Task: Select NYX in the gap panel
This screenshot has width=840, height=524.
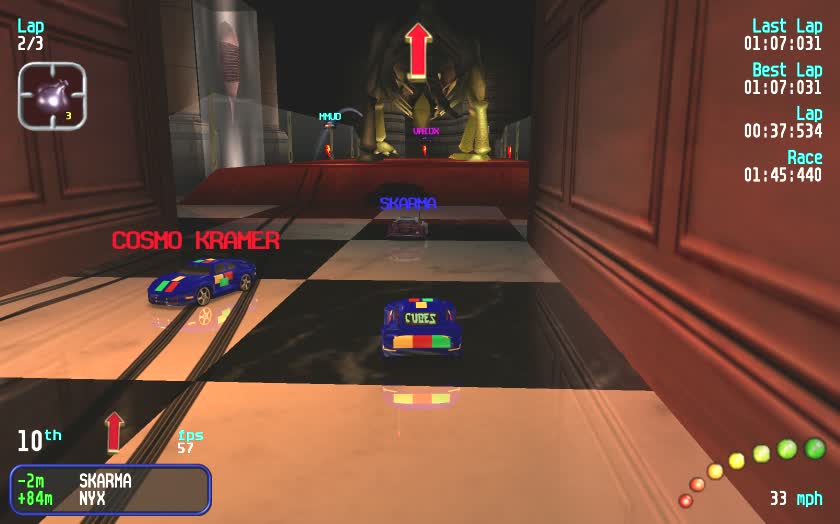Action: 93,496
